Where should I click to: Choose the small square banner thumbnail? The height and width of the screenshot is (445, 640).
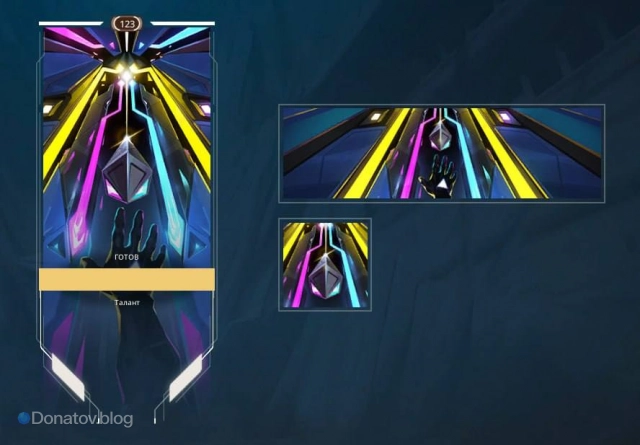tap(325, 265)
